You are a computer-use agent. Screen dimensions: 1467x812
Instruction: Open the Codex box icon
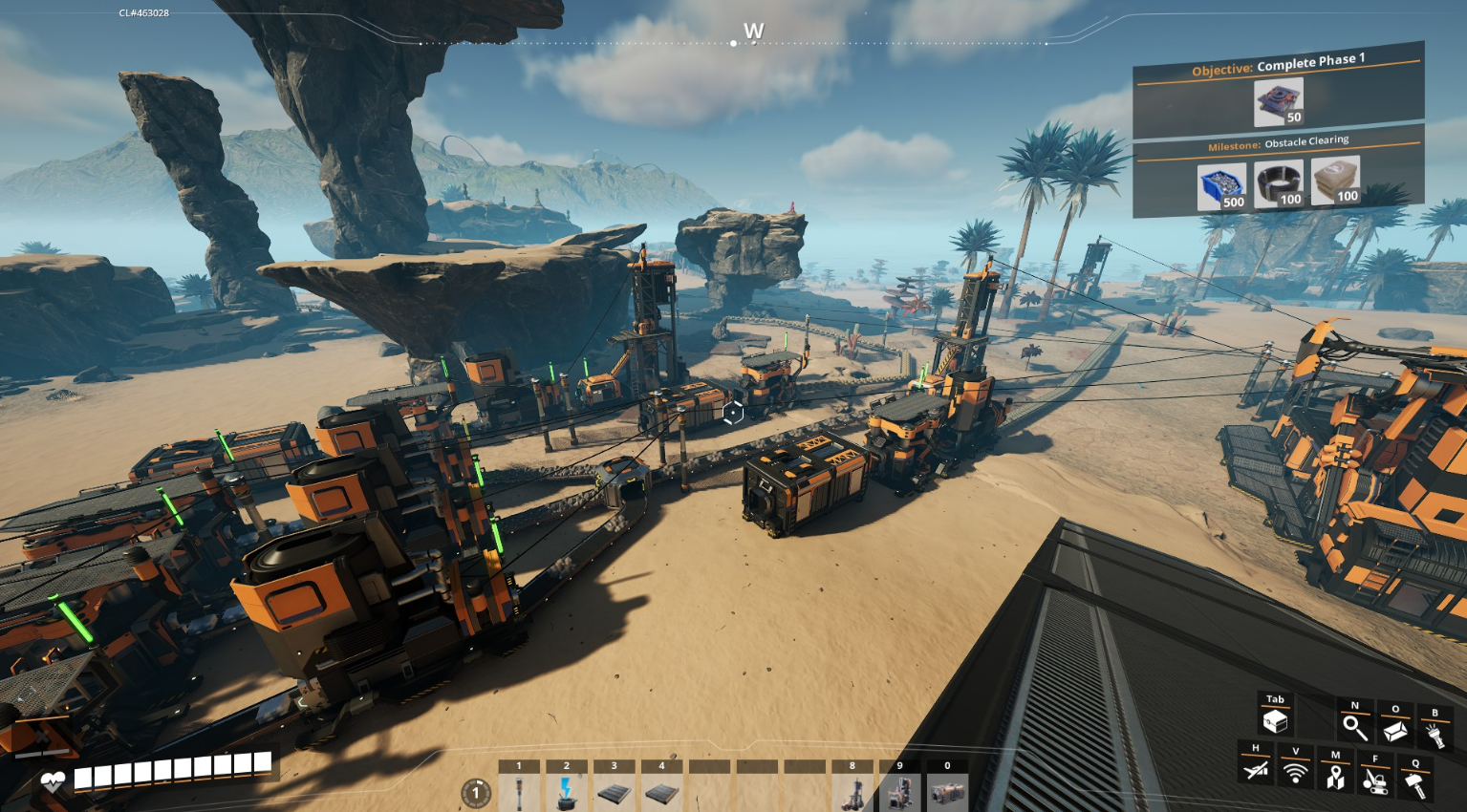(1394, 731)
